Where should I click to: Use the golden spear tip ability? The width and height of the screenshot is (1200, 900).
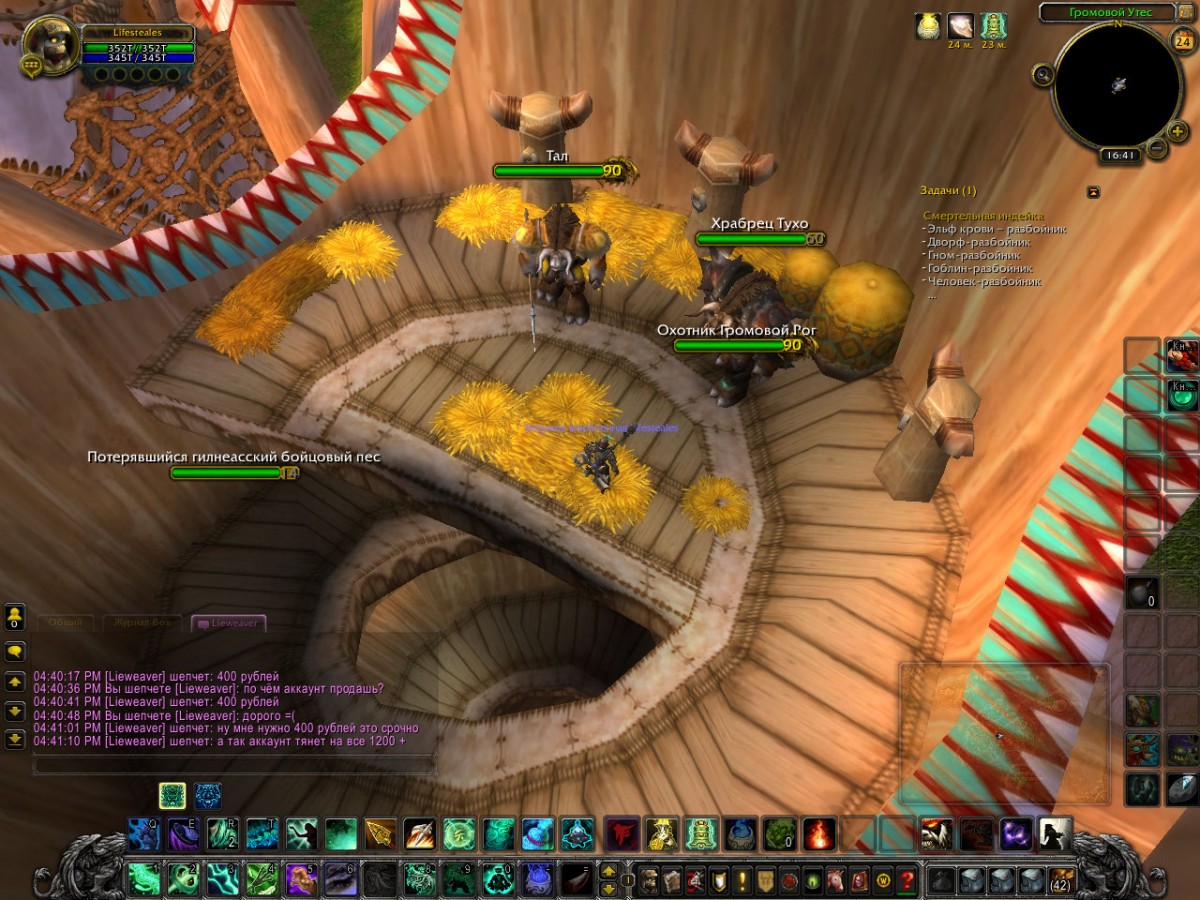[x=379, y=833]
